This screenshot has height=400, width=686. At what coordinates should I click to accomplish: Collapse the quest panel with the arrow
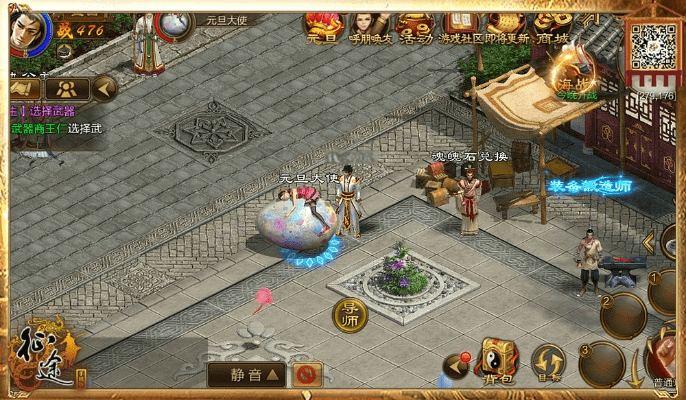[x=105, y=89]
